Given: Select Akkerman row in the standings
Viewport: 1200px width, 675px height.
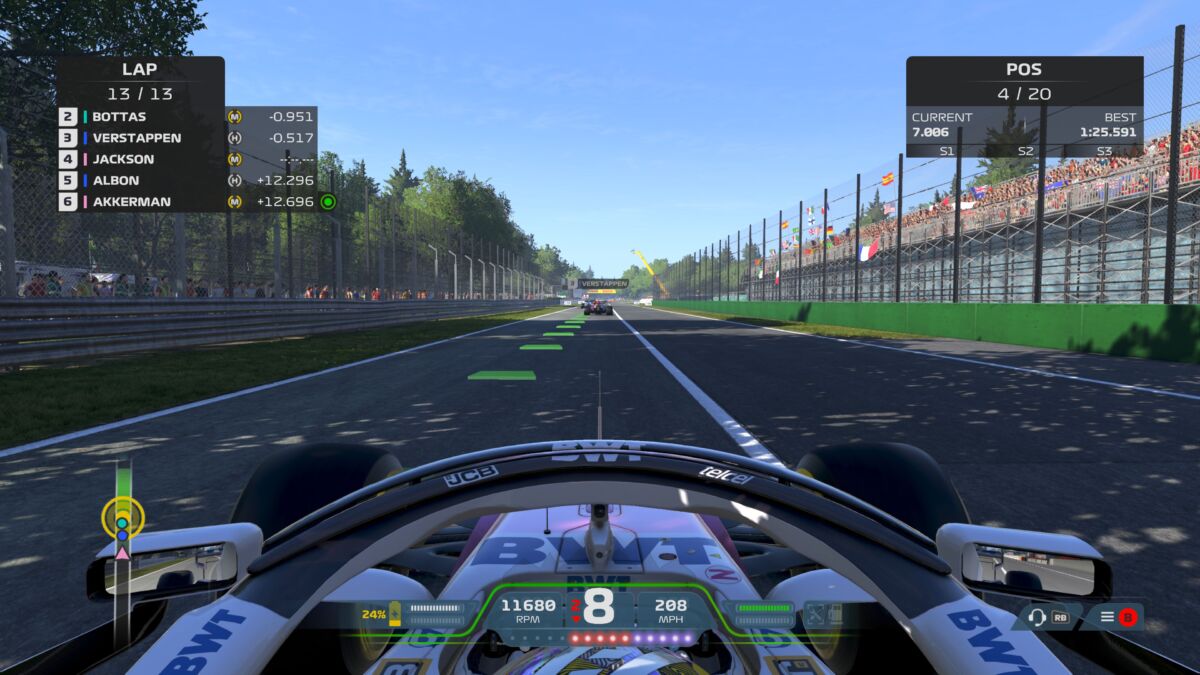Looking at the screenshot, I should pos(186,202).
